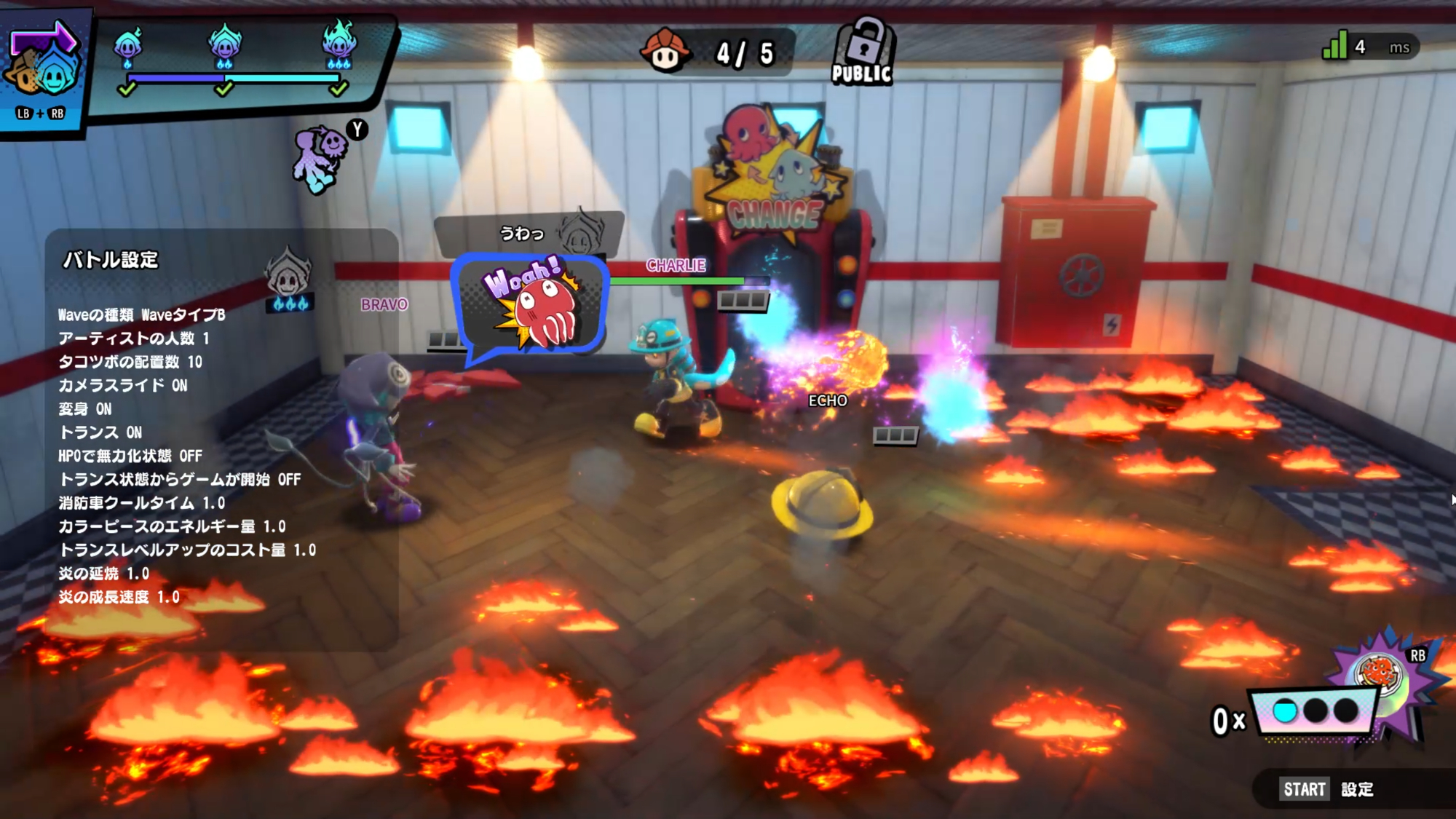Click the green connection signal icon
1456x819 pixels.
1335,46
